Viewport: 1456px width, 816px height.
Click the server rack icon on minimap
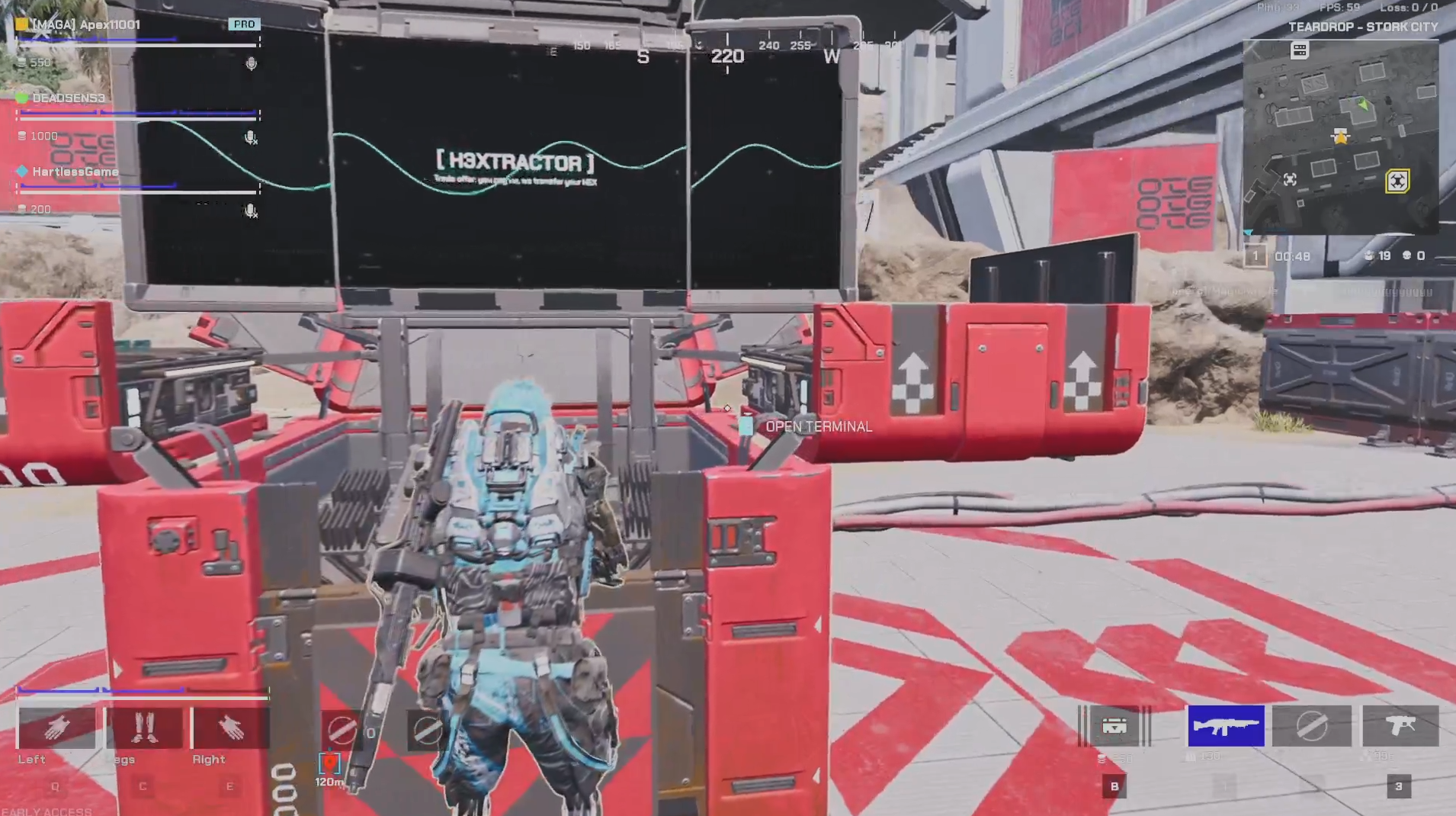click(1300, 50)
